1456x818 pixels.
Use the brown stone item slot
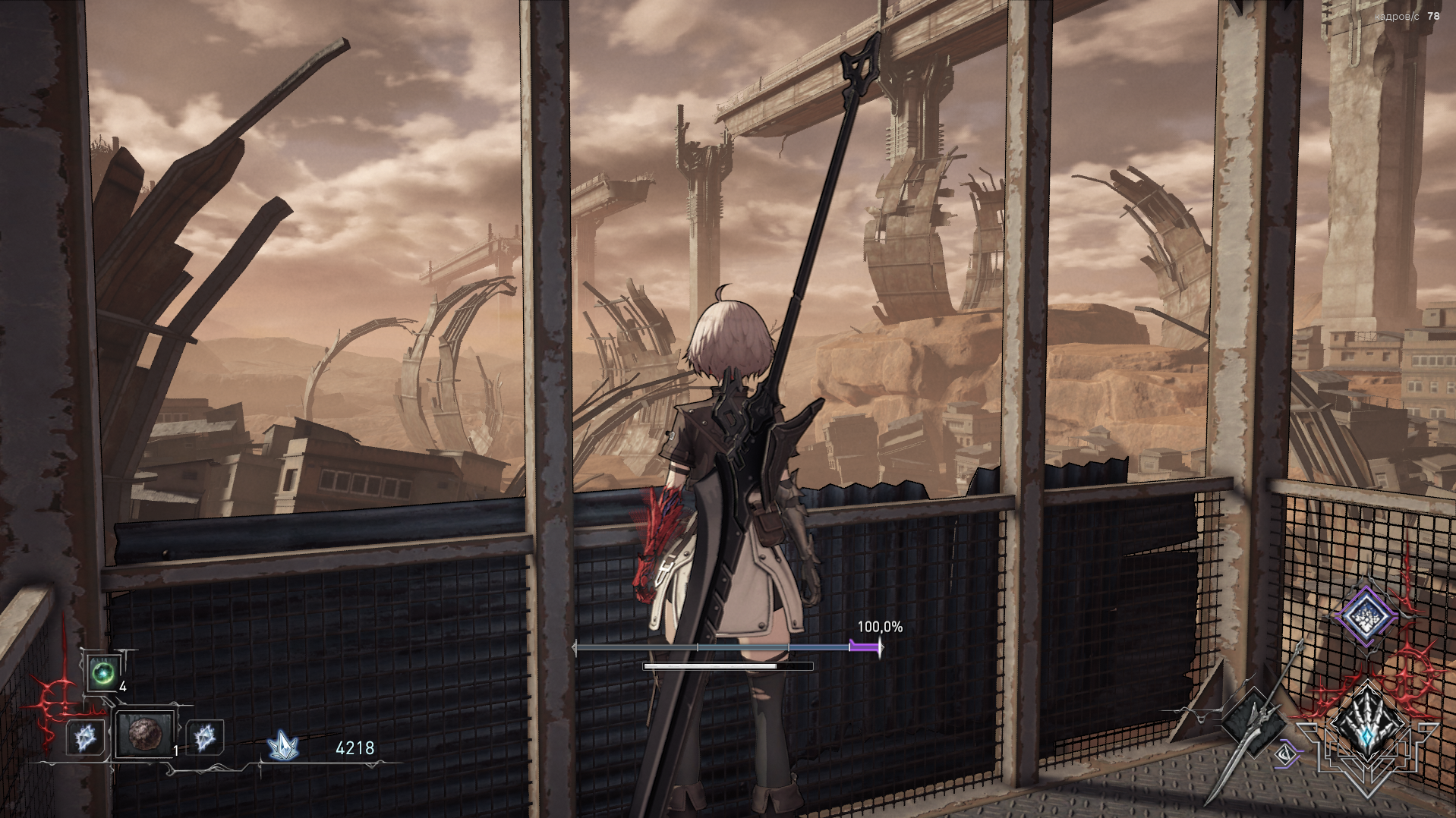click(x=144, y=734)
